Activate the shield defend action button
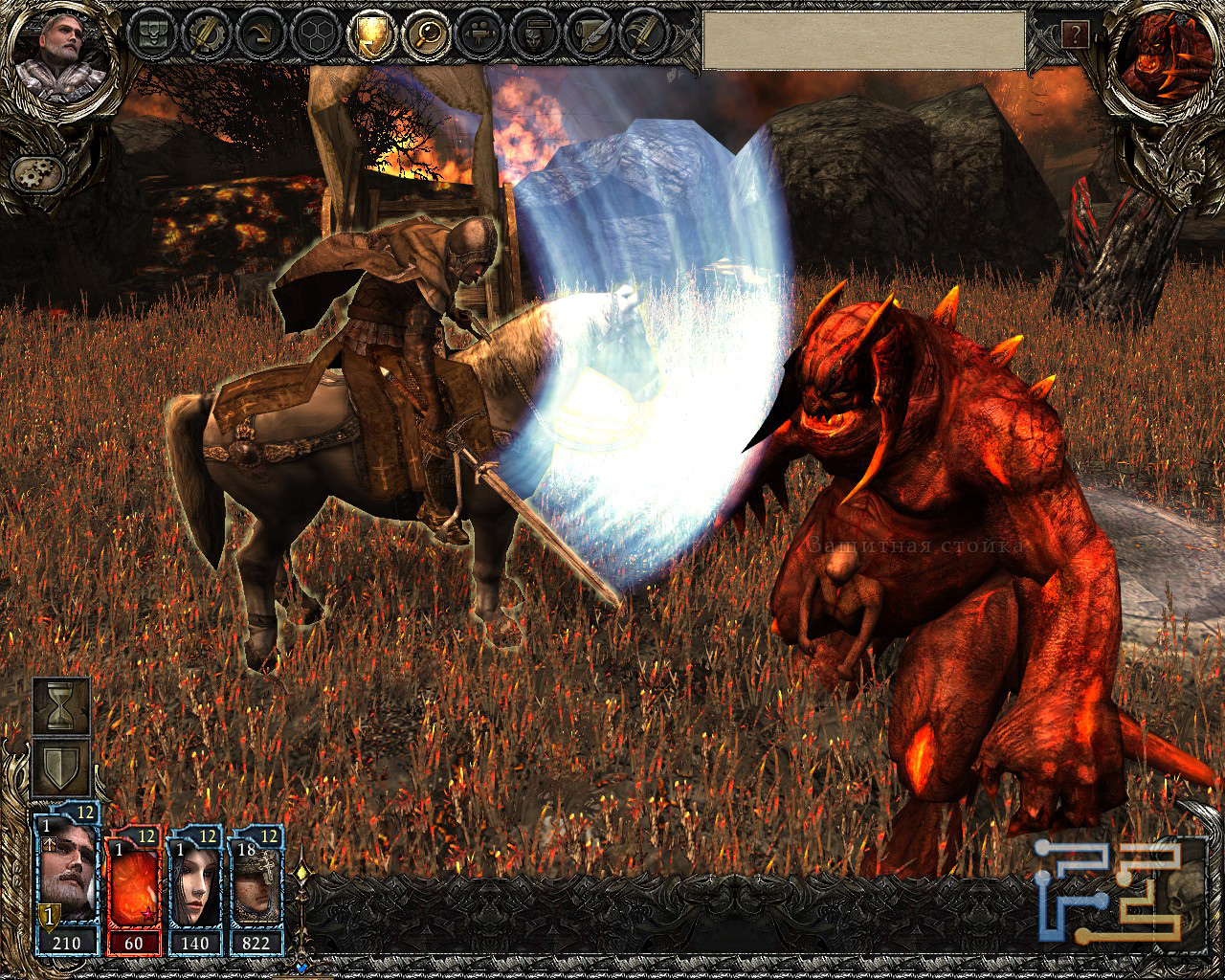This screenshot has height=980, width=1225. [x=63, y=767]
